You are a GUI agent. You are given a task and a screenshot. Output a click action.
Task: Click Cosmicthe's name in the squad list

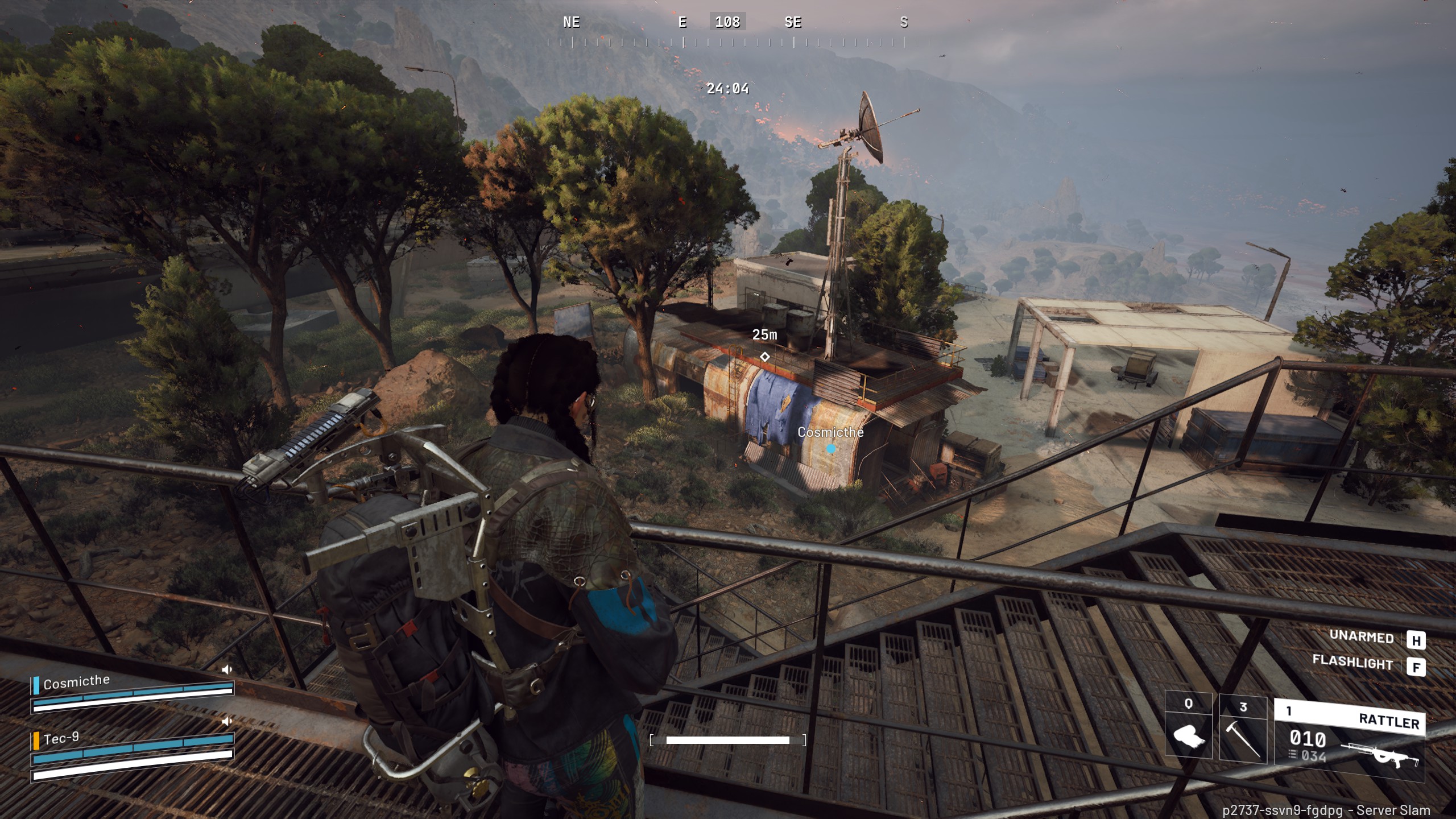tap(77, 681)
